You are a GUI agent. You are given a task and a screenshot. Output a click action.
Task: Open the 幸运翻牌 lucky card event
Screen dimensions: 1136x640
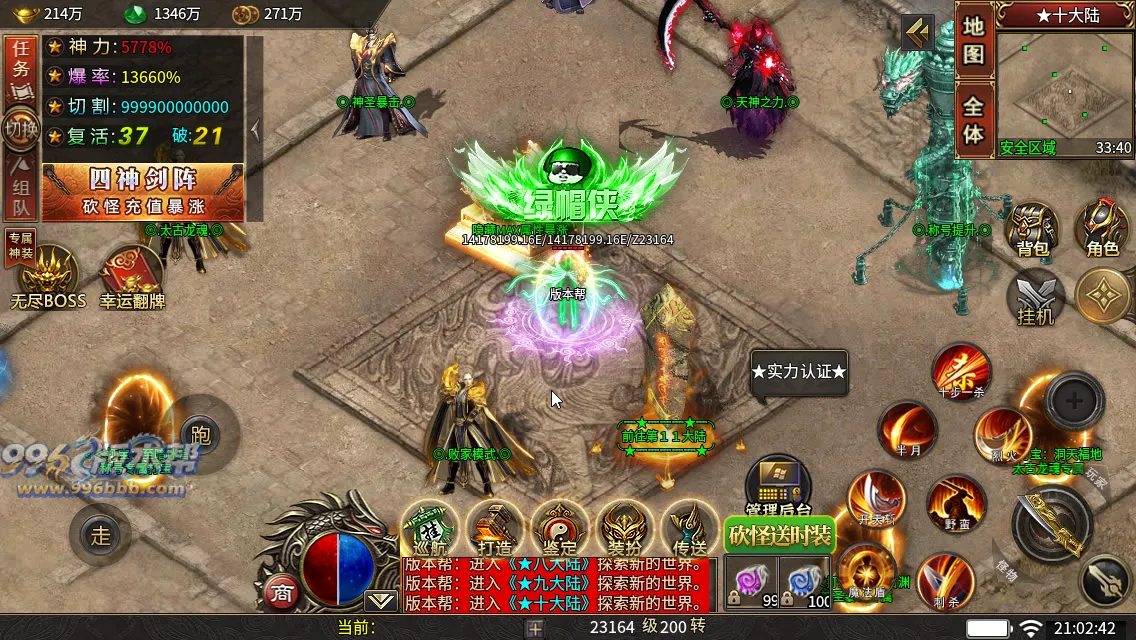point(131,278)
